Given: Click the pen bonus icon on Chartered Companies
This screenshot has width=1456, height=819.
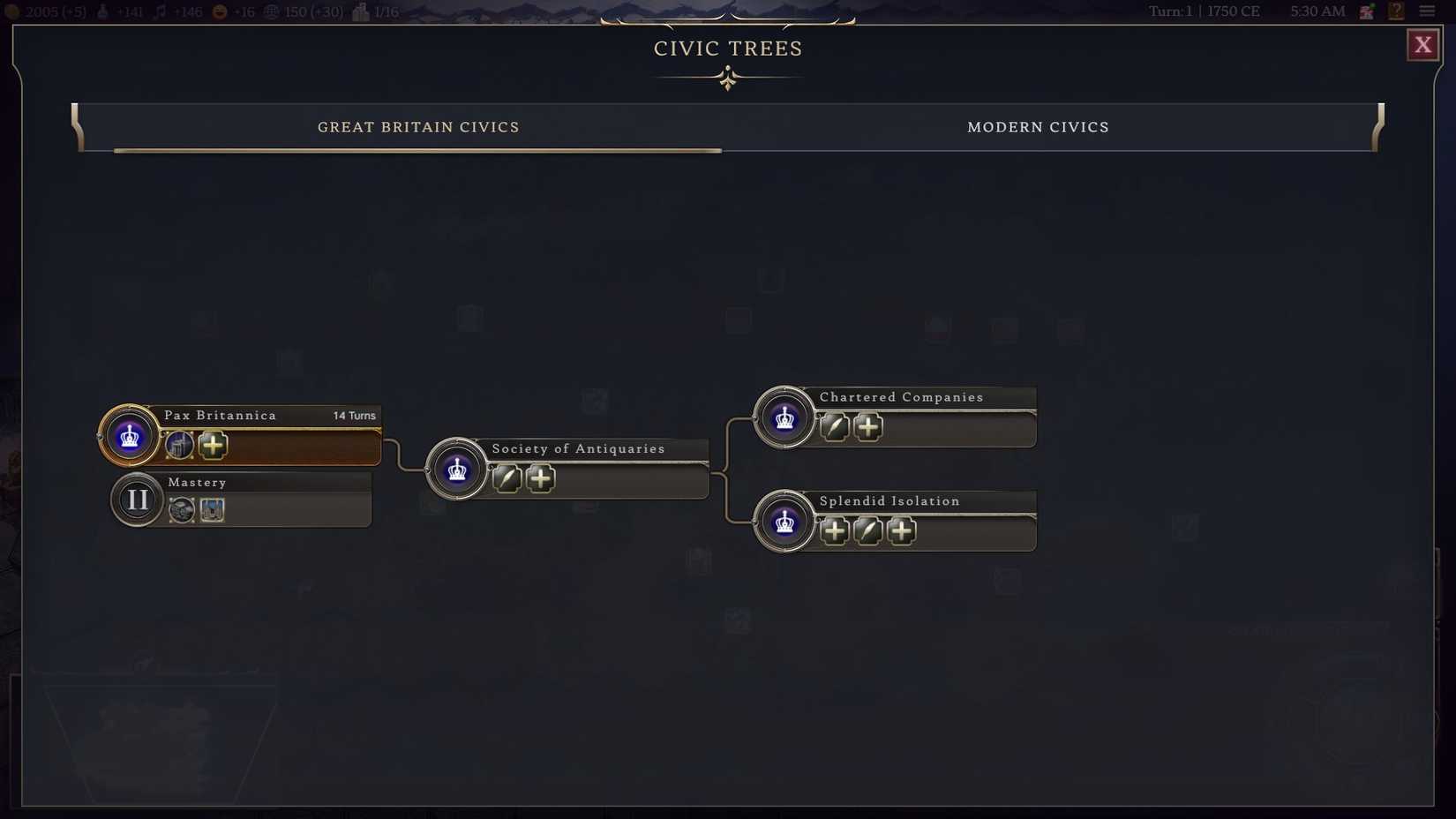Looking at the screenshot, I should [x=834, y=426].
